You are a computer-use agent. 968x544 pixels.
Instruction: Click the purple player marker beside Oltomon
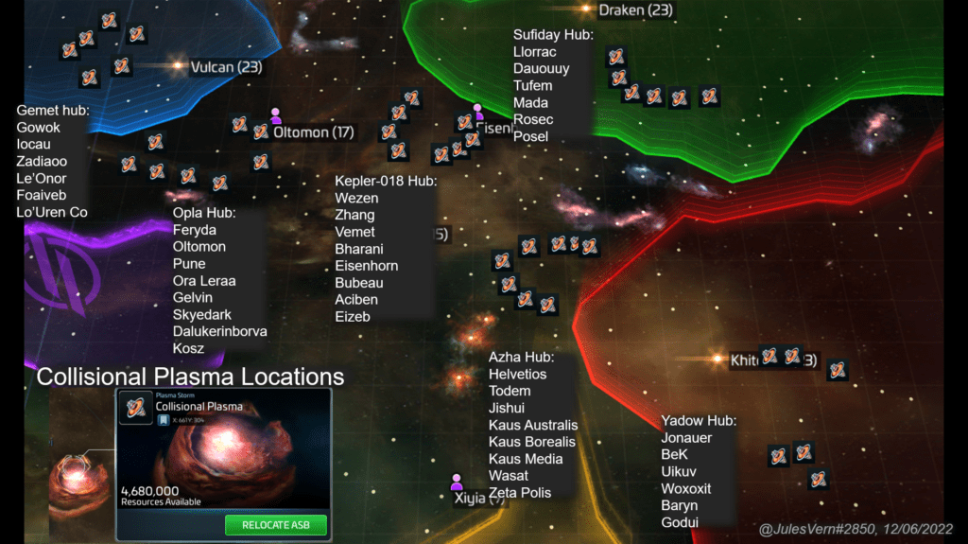coord(275,116)
